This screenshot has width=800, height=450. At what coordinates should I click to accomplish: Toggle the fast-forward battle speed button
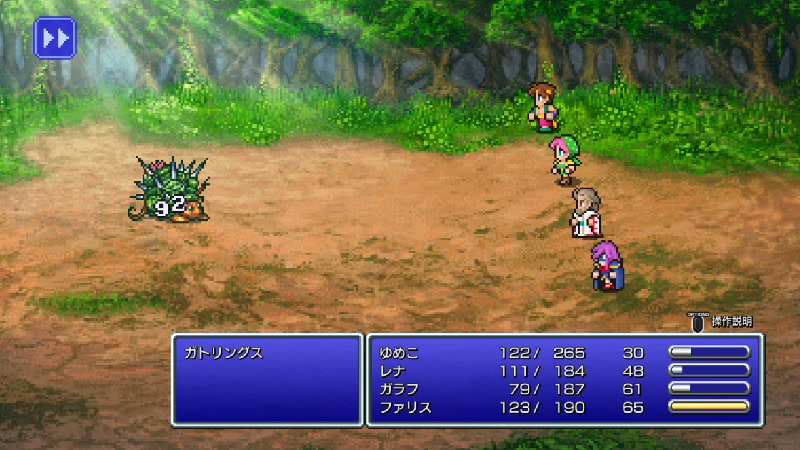coord(55,38)
